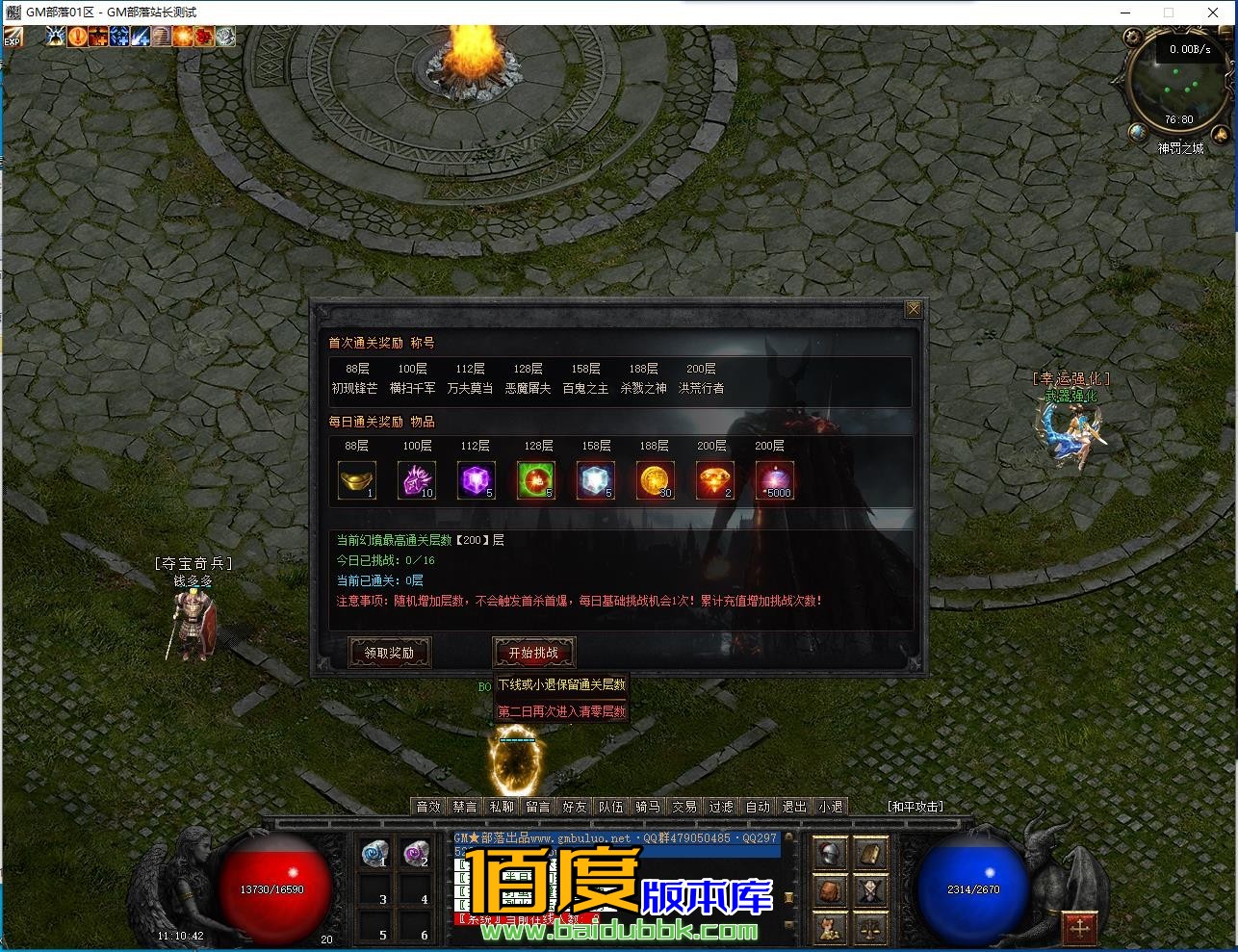Open the equipment panel via helmet icon
The image size is (1238, 952).
coord(832,854)
